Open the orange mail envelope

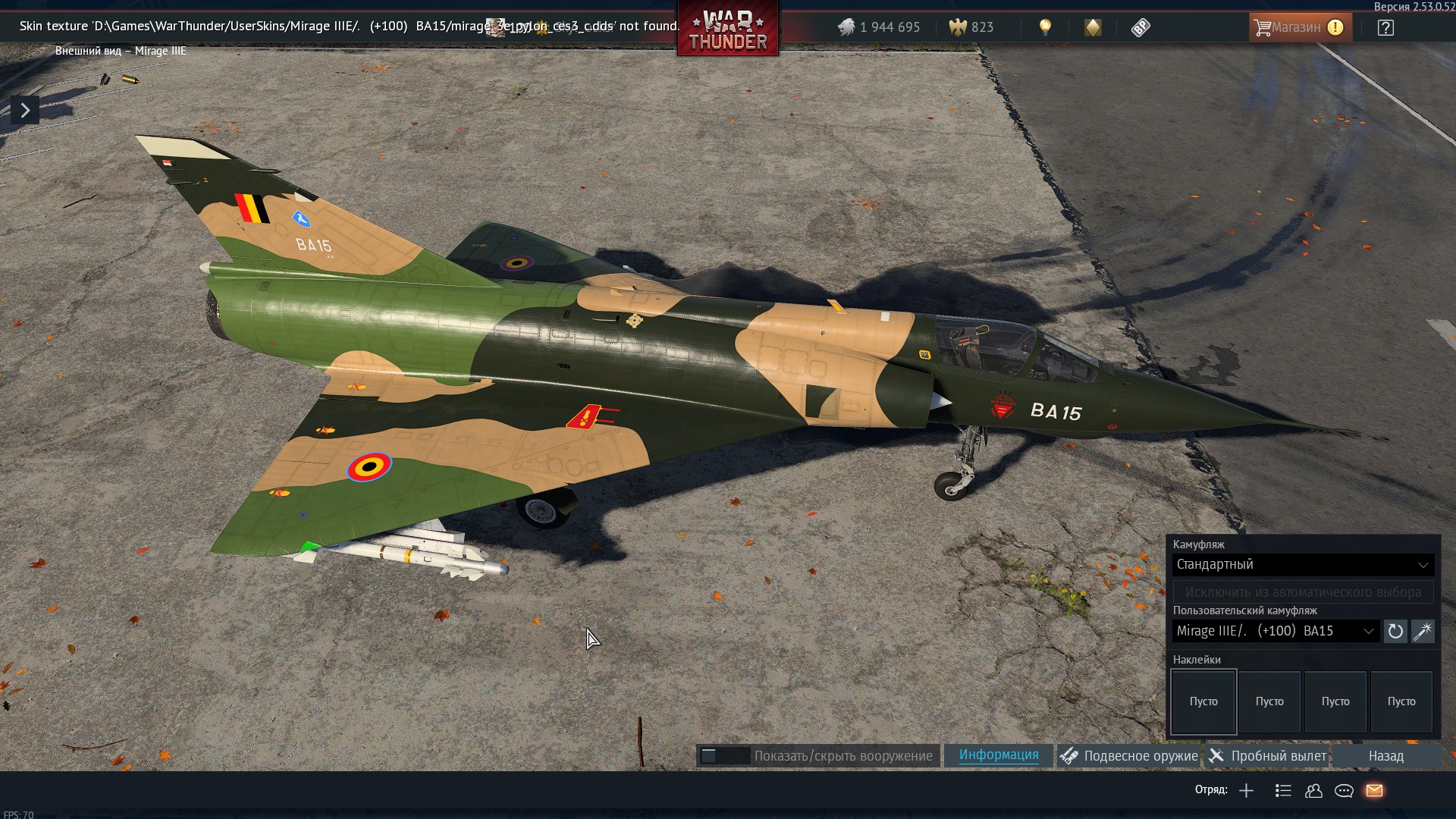click(1374, 791)
